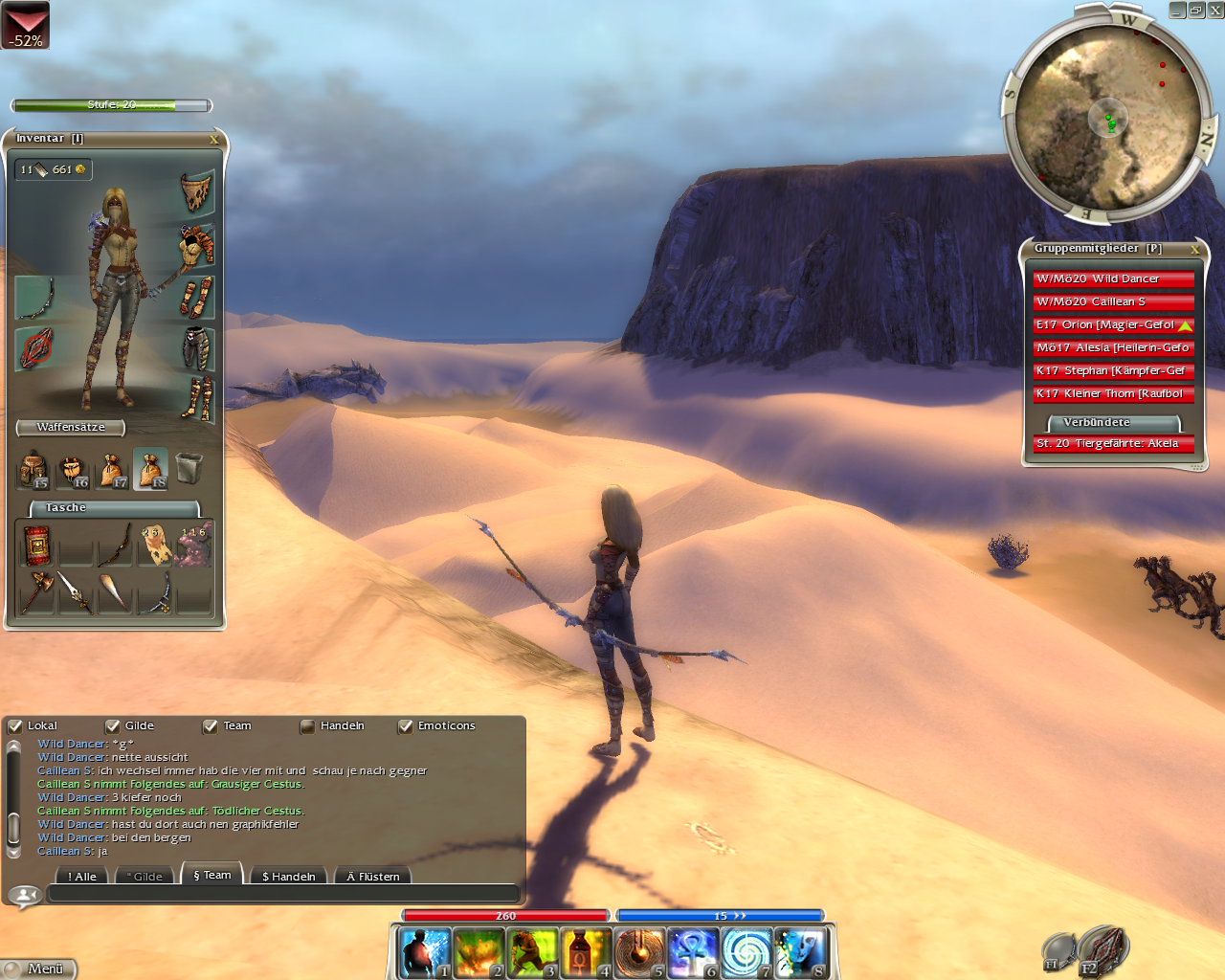Activate the ankh skill in slot 6
1225x980 pixels.
pos(692,953)
